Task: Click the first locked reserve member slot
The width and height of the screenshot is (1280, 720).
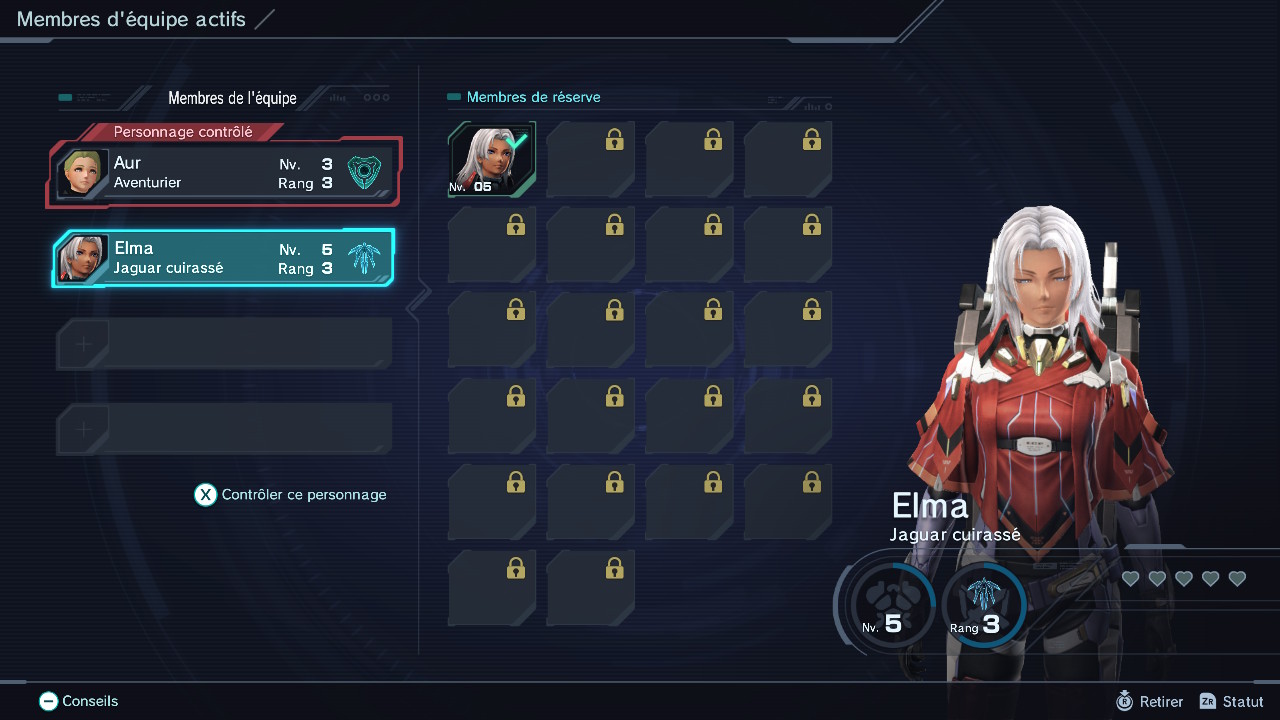Action: point(590,158)
